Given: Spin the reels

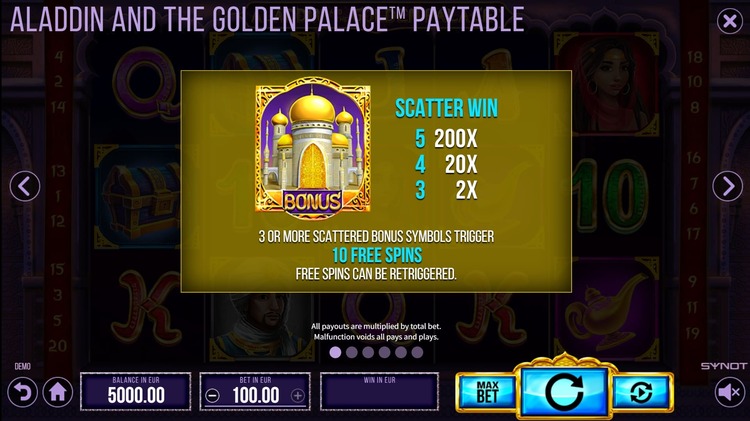Looking at the screenshot, I should point(564,390).
